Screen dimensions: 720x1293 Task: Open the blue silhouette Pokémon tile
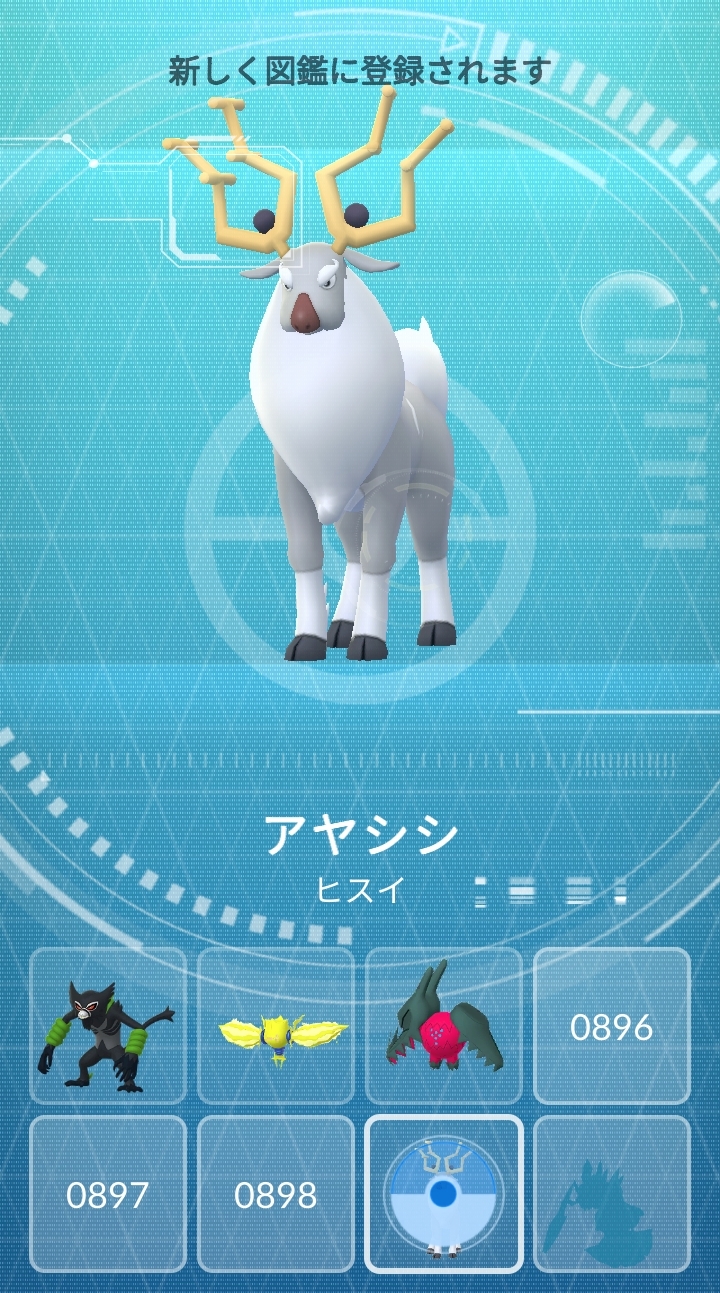click(612, 1194)
